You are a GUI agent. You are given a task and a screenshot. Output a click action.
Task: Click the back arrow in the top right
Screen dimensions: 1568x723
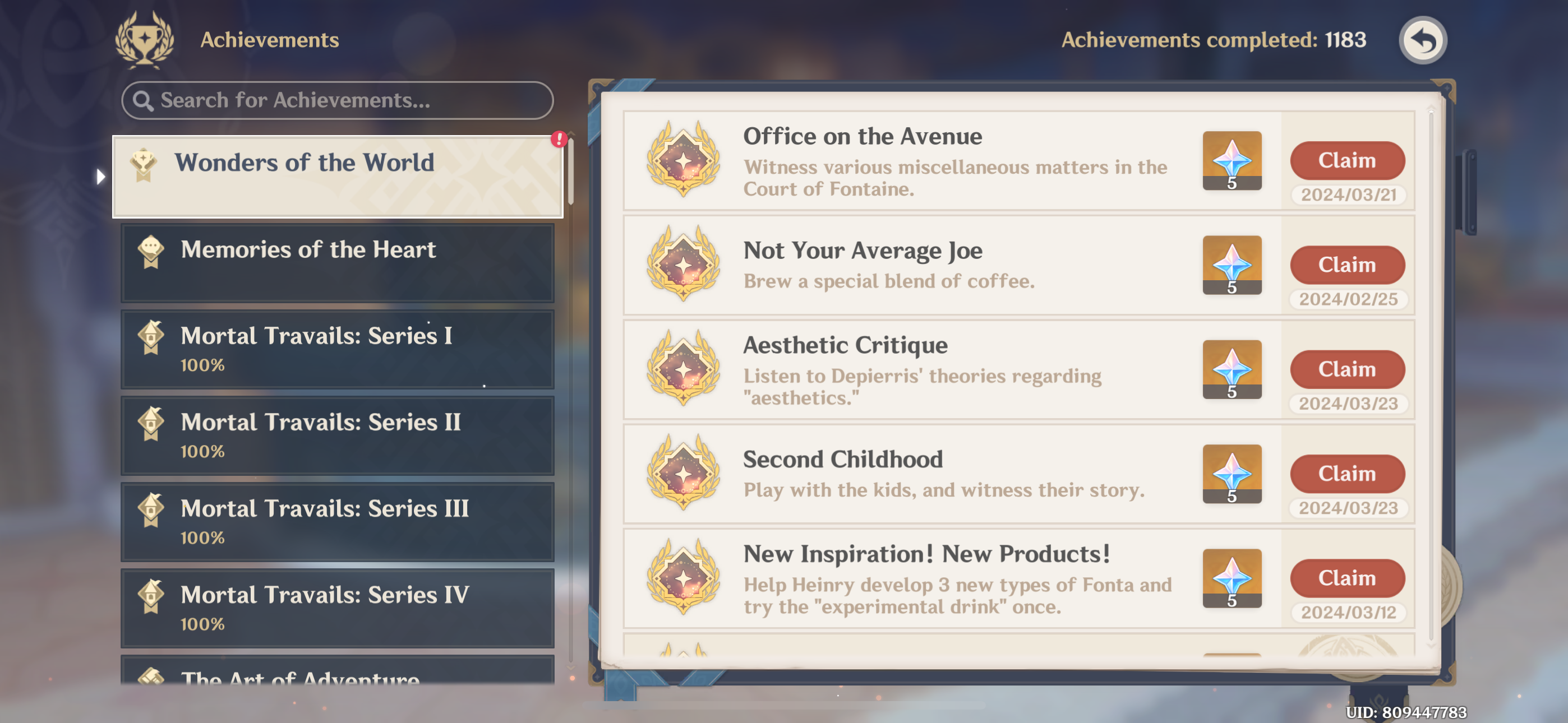1423,40
